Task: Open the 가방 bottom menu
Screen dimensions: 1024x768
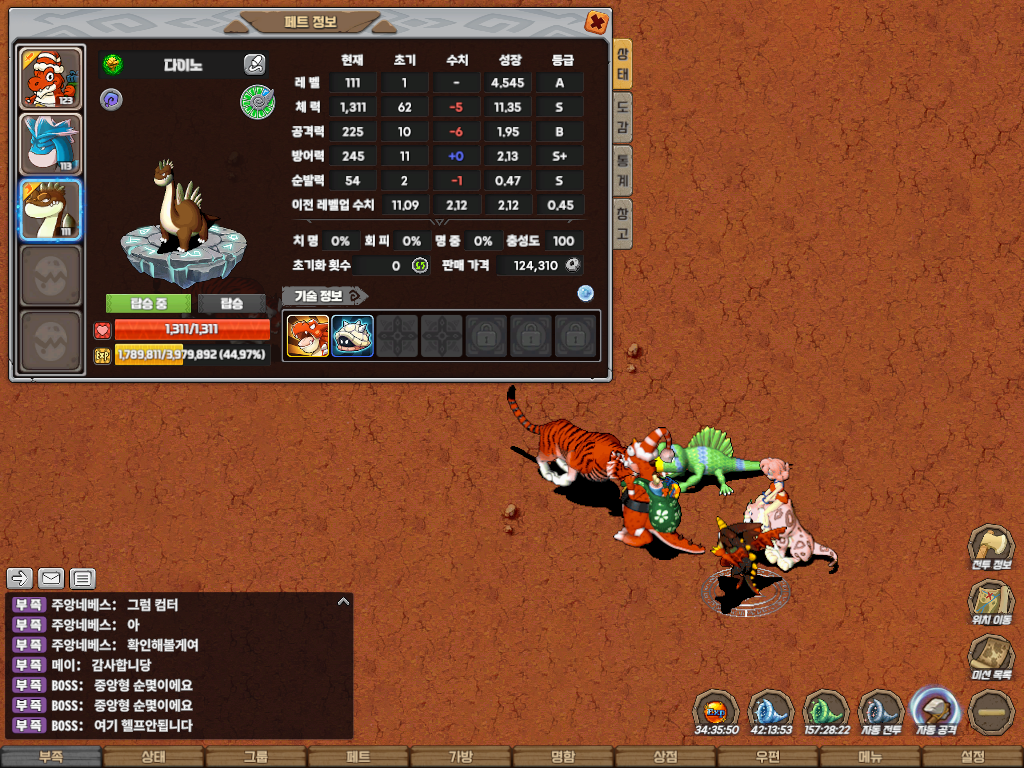Action: click(x=461, y=757)
